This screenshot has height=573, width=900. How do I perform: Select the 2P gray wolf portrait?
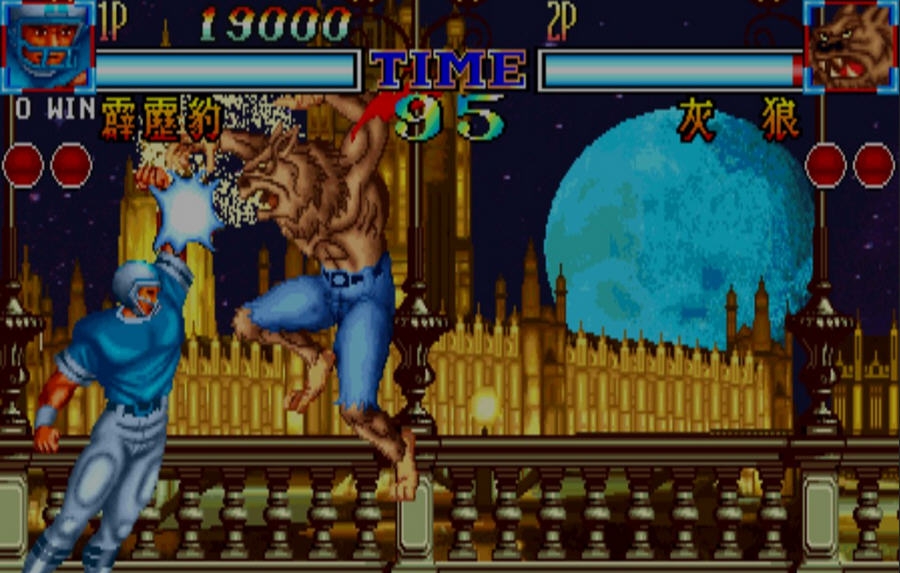tap(849, 46)
